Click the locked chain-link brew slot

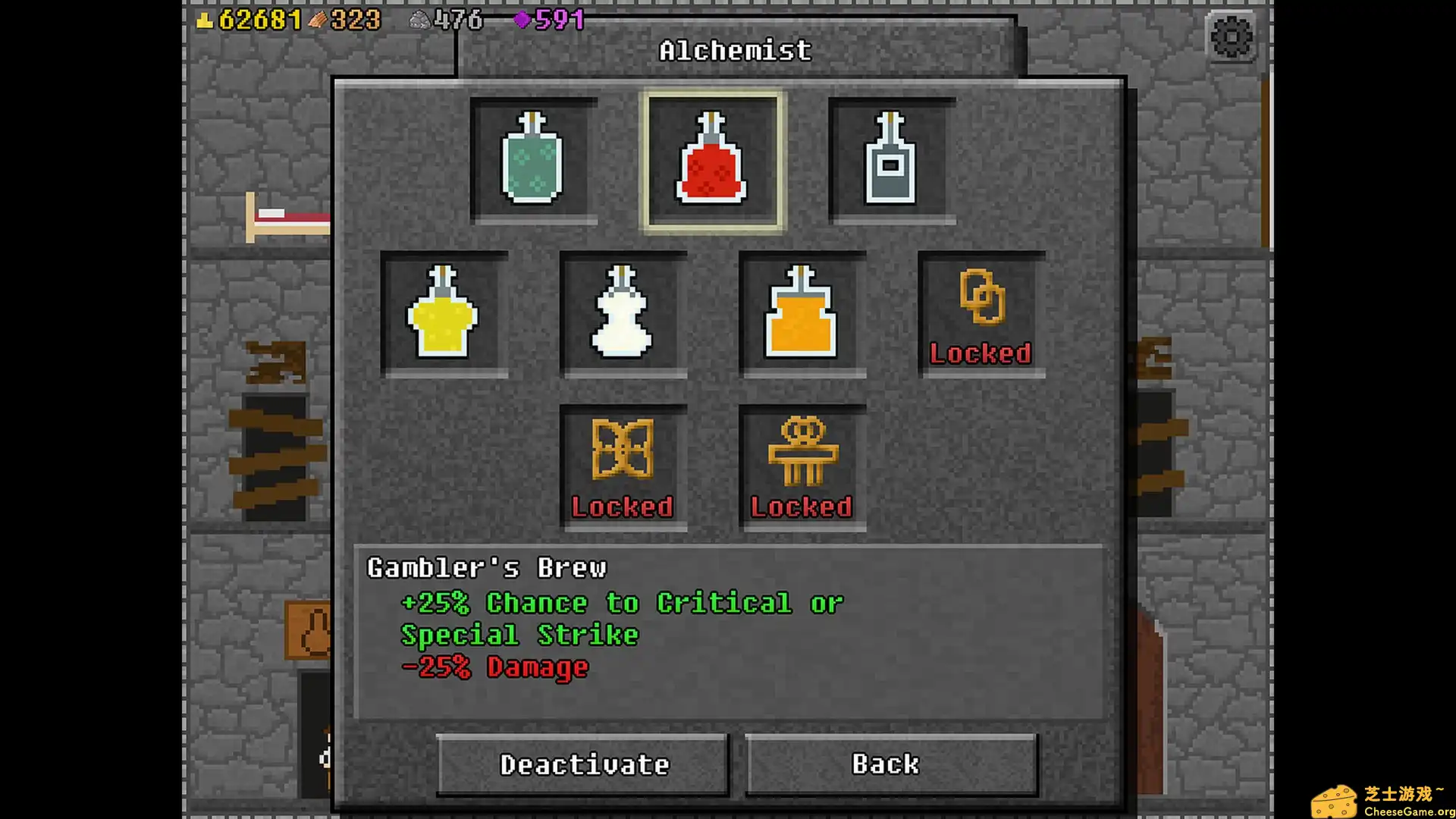pyautogui.click(x=981, y=314)
